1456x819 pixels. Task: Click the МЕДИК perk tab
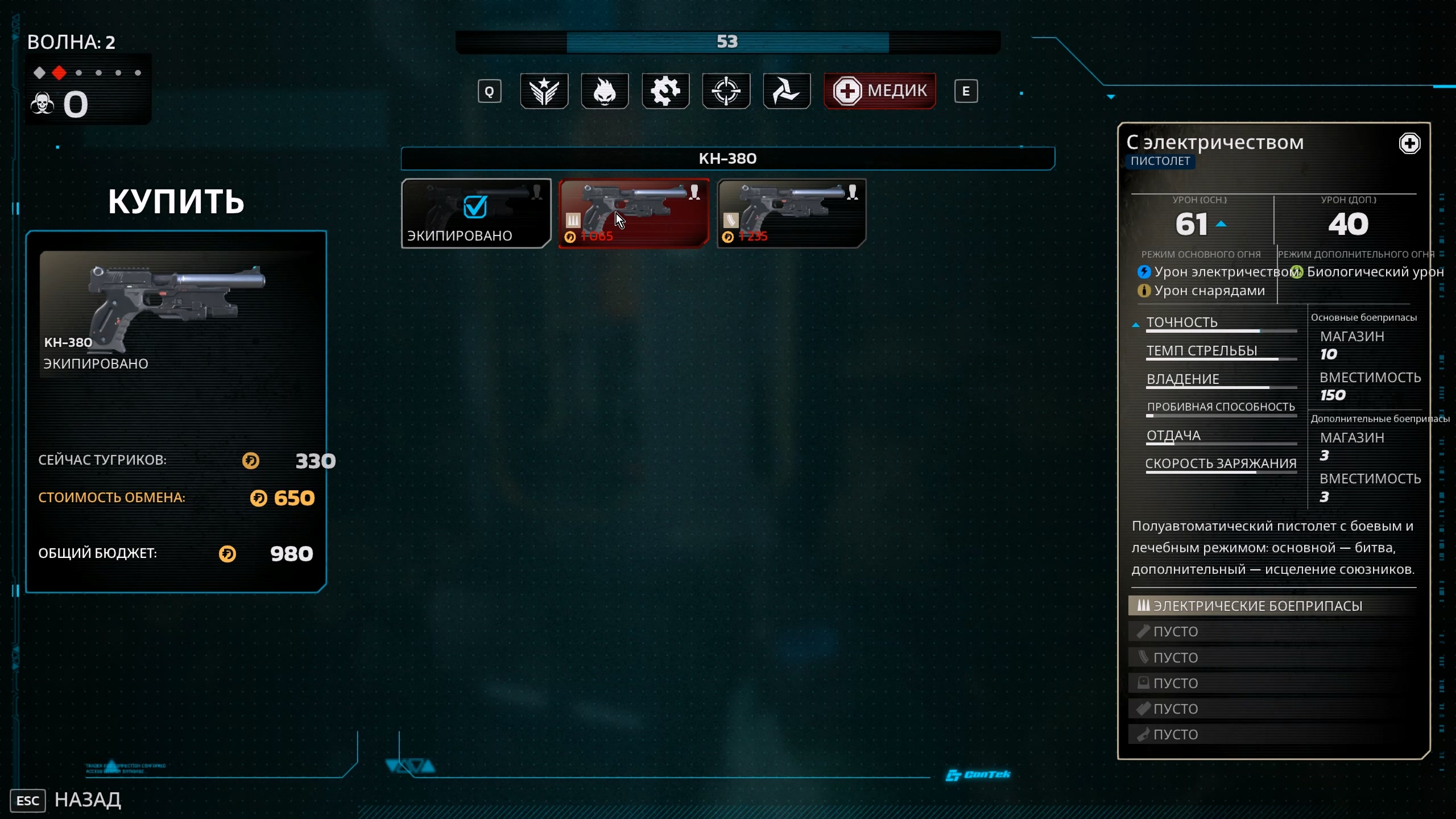tap(879, 91)
